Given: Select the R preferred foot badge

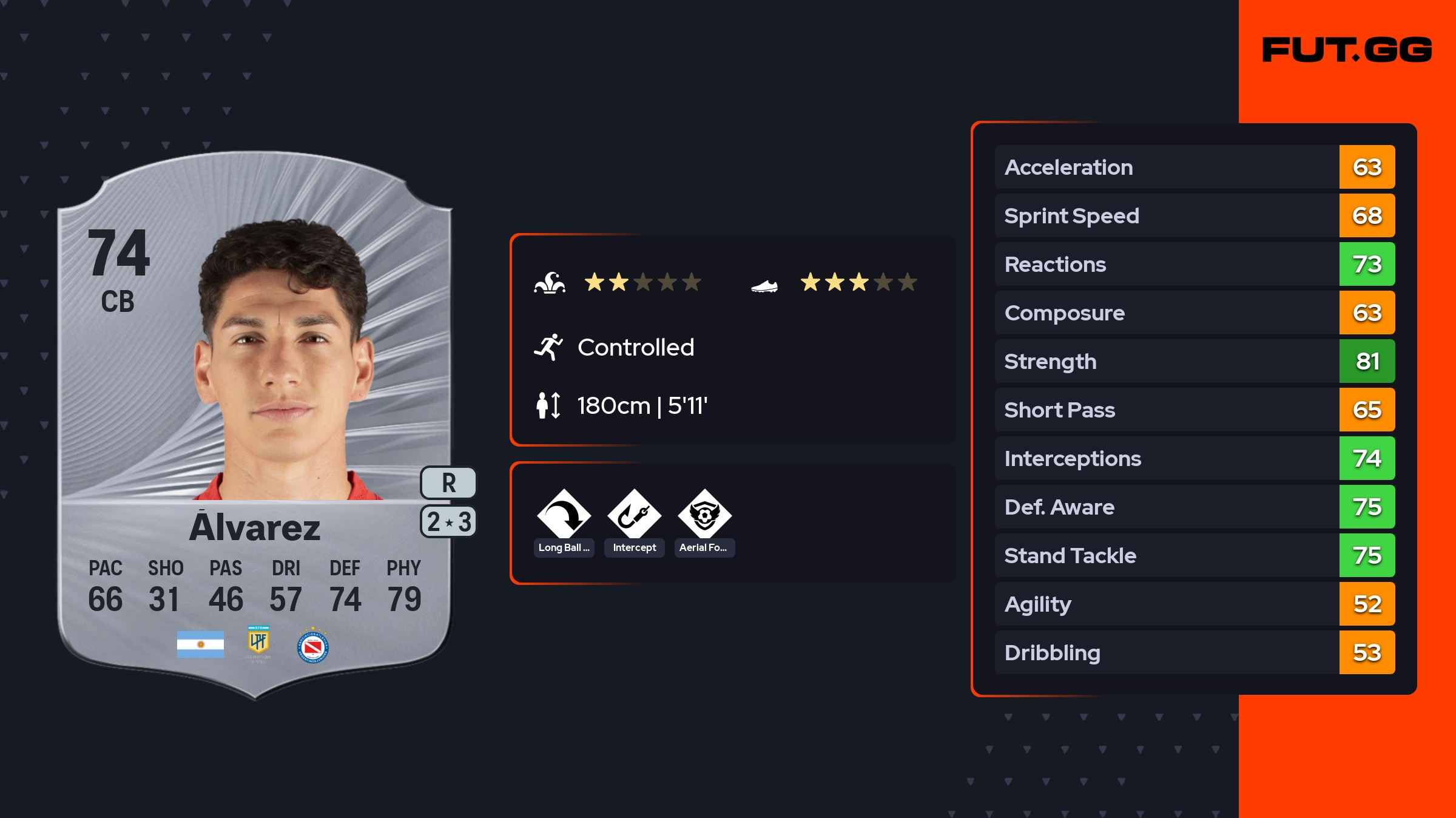Looking at the screenshot, I should pyautogui.click(x=448, y=483).
